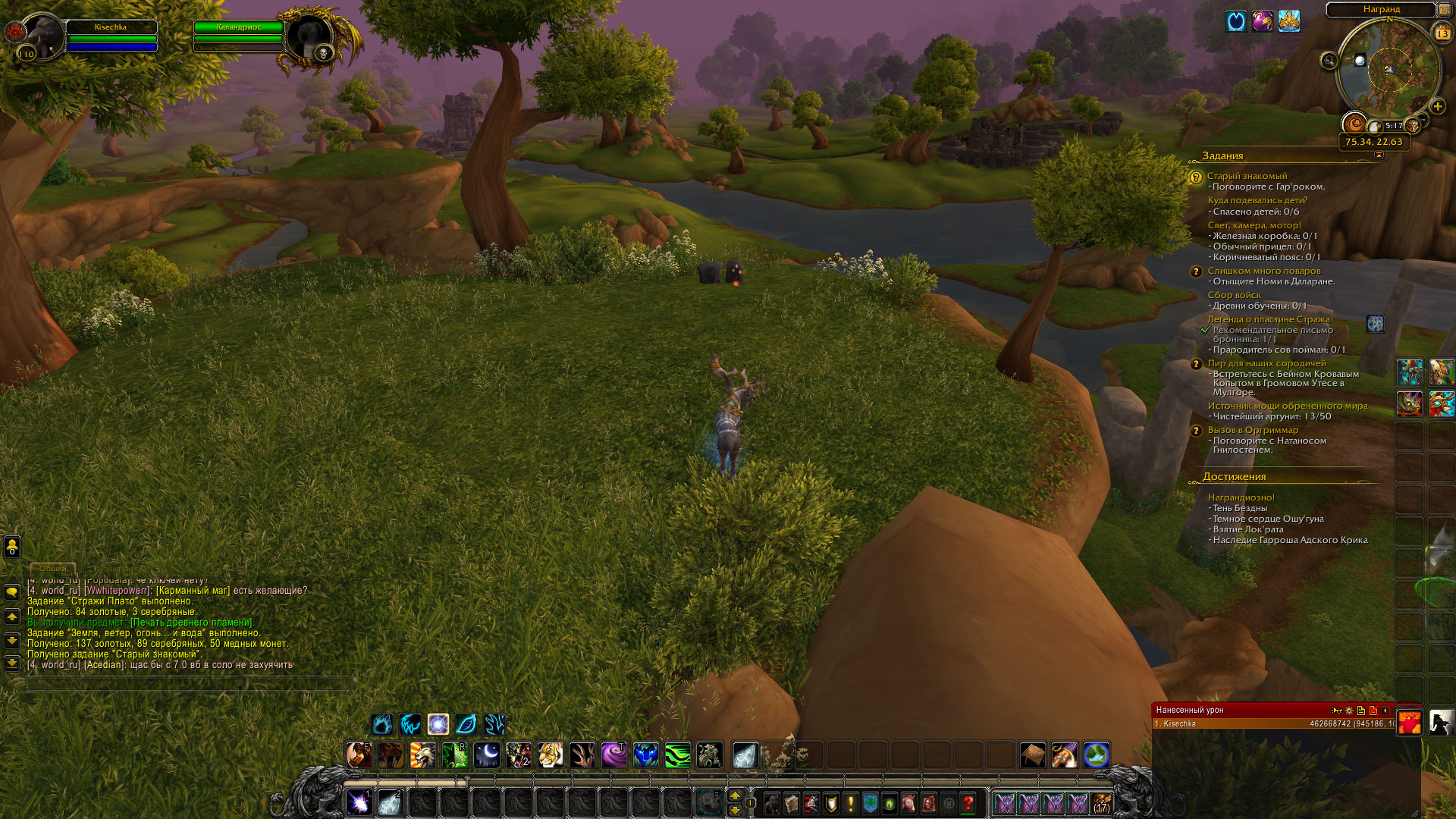Use the tiger face ability

tap(550, 755)
